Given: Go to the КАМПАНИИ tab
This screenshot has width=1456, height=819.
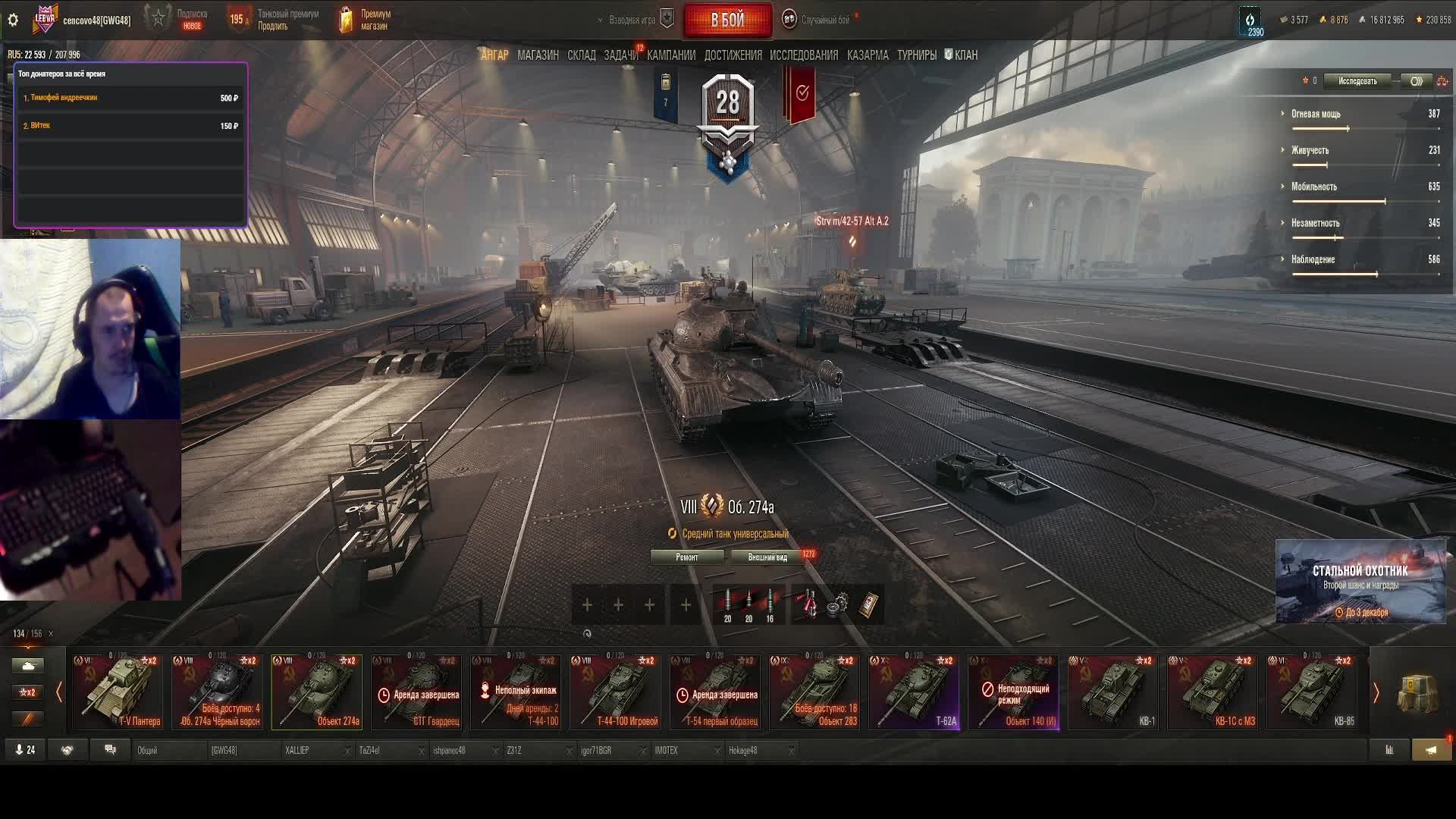Looking at the screenshot, I should [x=670, y=55].
